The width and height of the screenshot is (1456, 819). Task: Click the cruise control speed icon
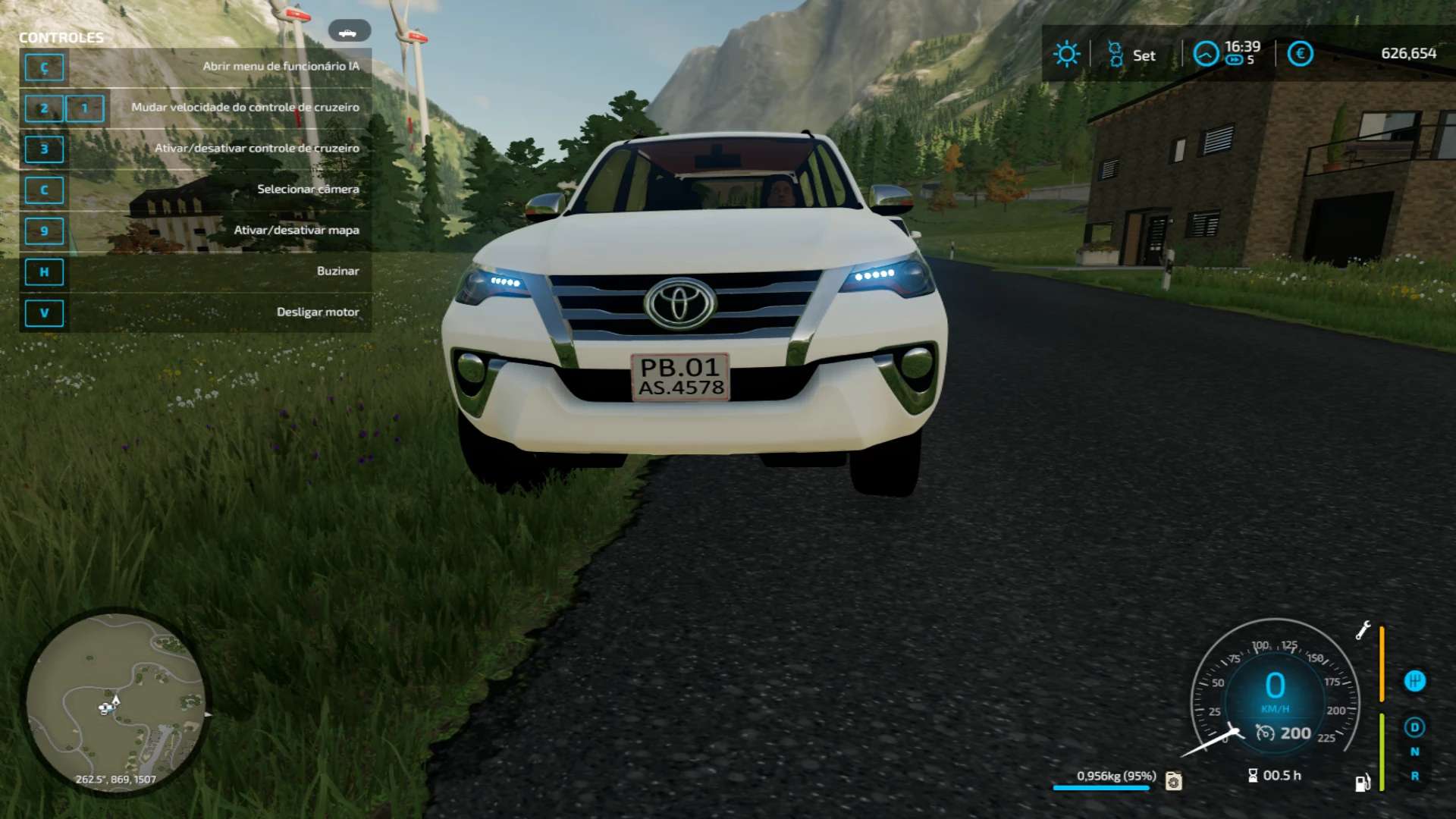(x=1265, y=733)
